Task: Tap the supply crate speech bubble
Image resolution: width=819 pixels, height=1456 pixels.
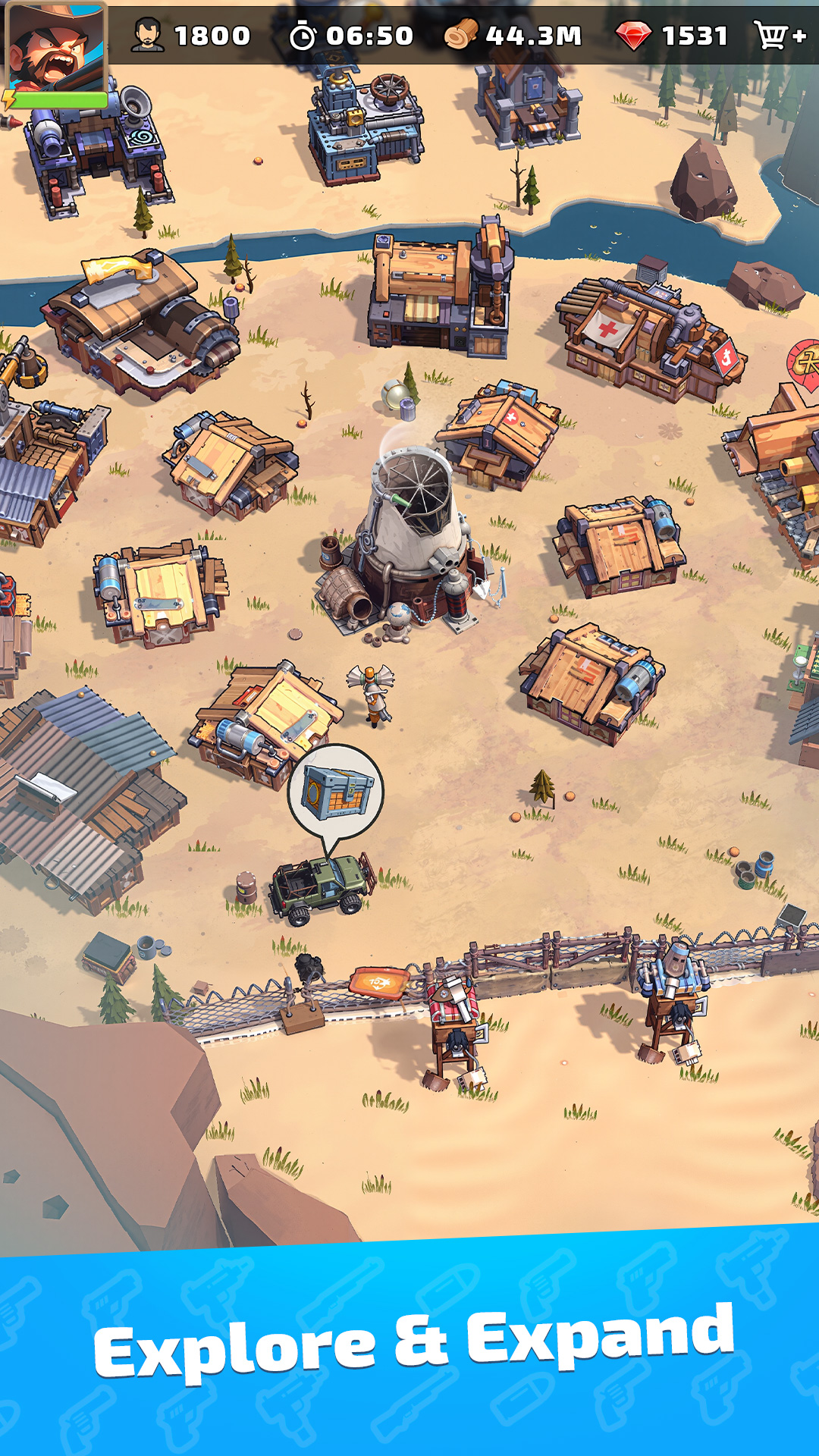Action: [x=336, y=792]
